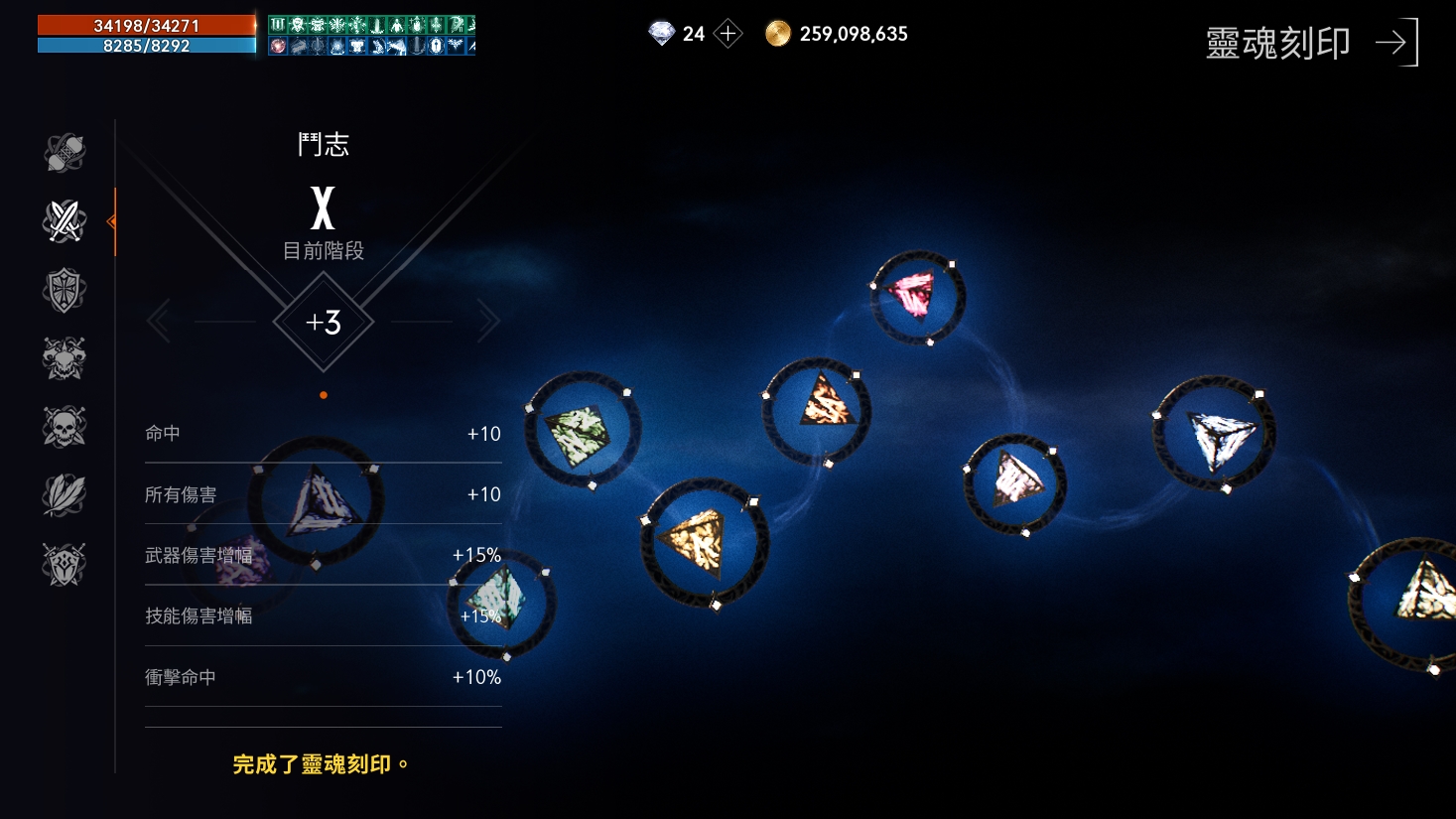Choose the pale pink crystal imprint node

coord(1014,483)
